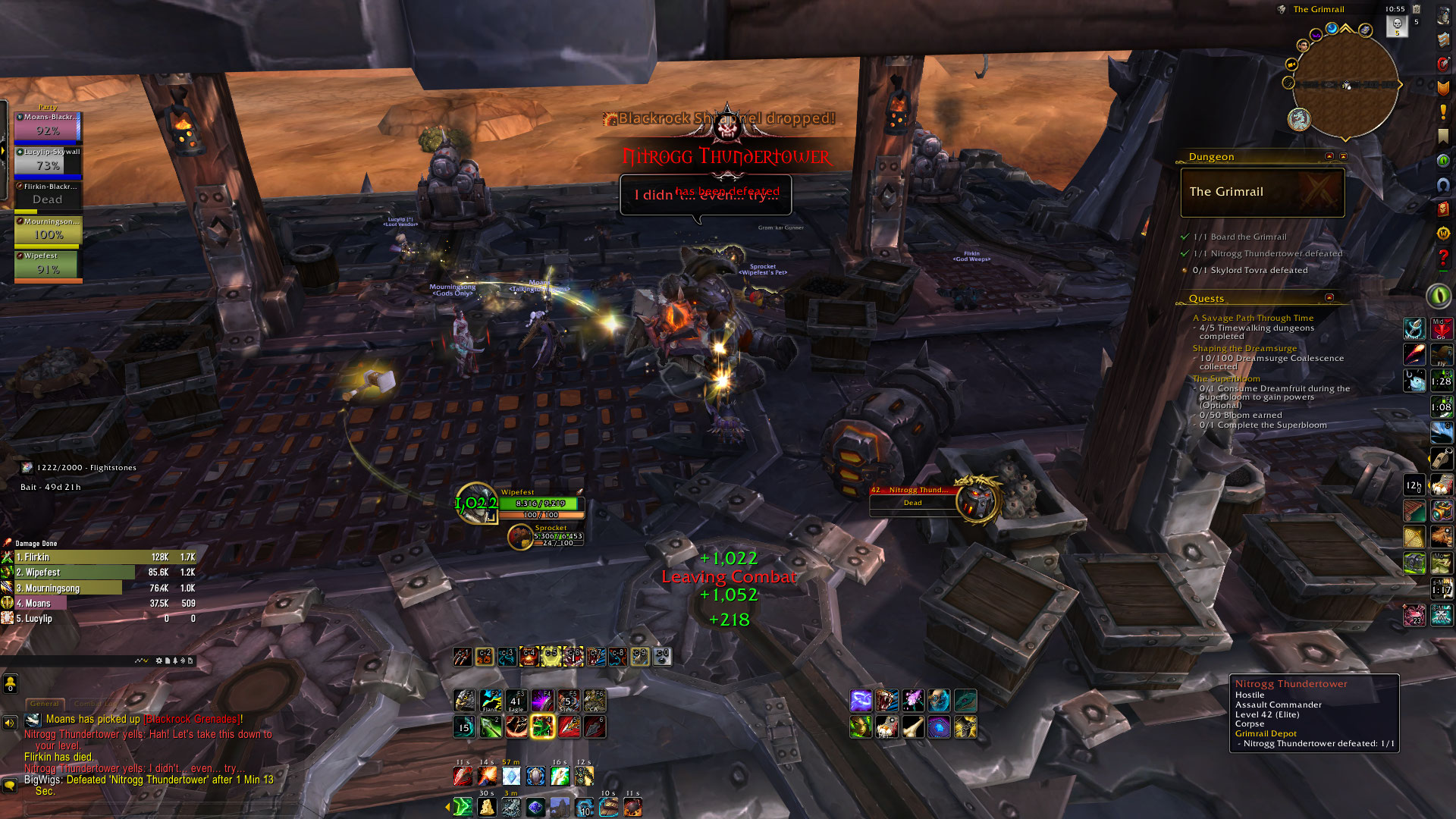Screen dimensions: 1456x819
Task: Open the minimap
Action: coord(1345,85)
